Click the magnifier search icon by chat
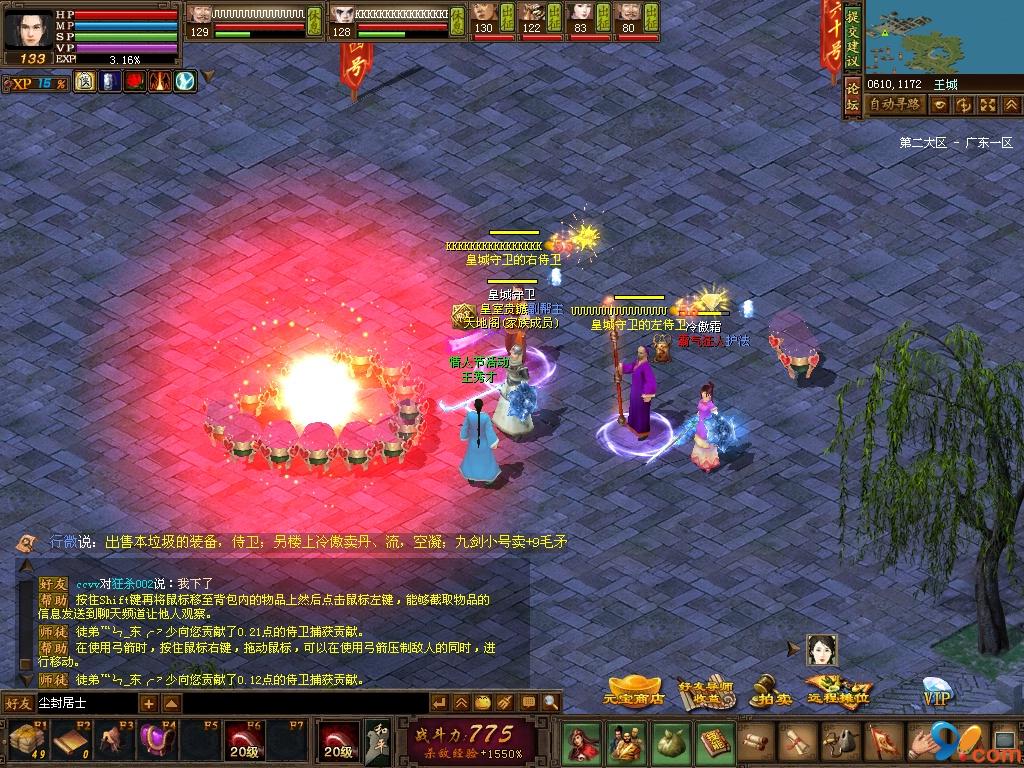The image size is (1024, 768). (552, 703)
